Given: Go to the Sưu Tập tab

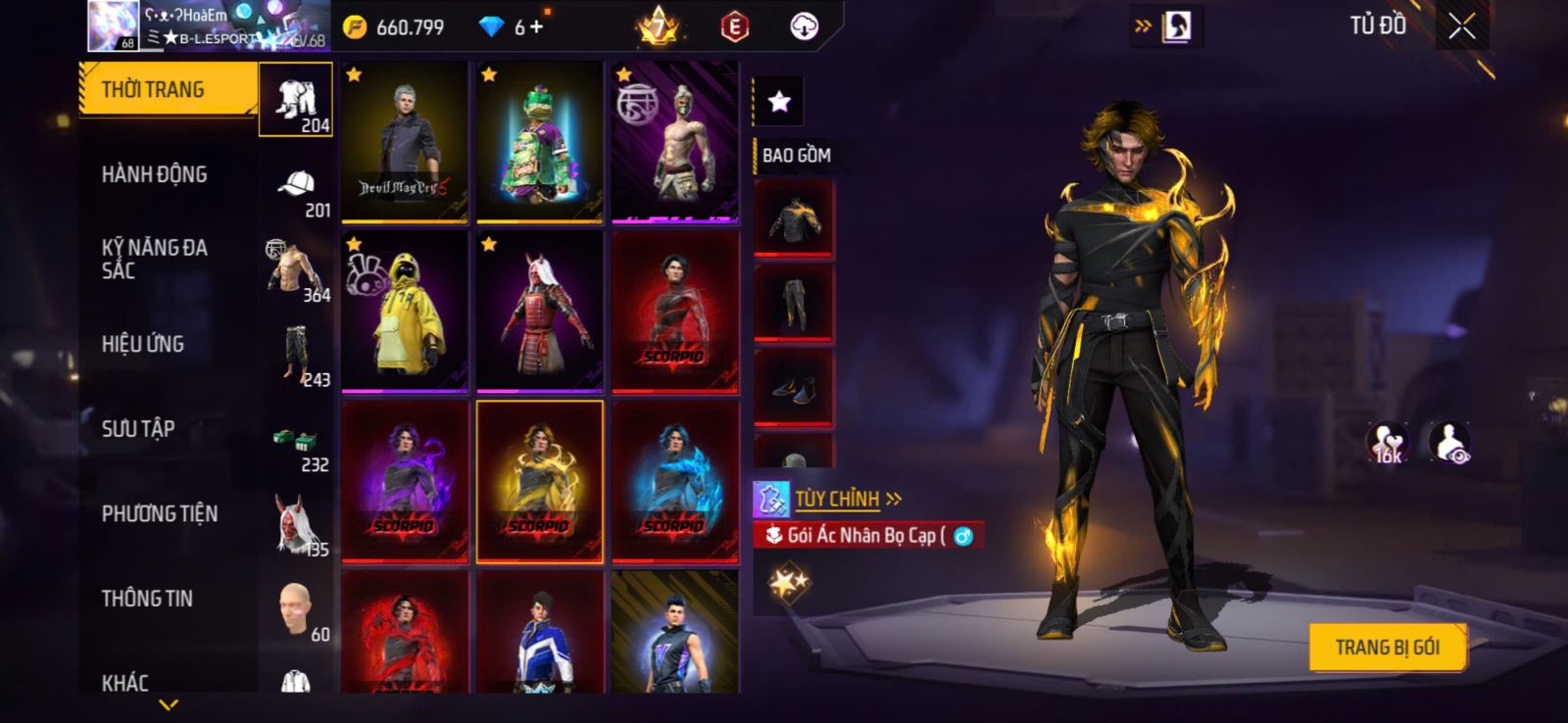Looking at the screenshot, I should [138, 428].
